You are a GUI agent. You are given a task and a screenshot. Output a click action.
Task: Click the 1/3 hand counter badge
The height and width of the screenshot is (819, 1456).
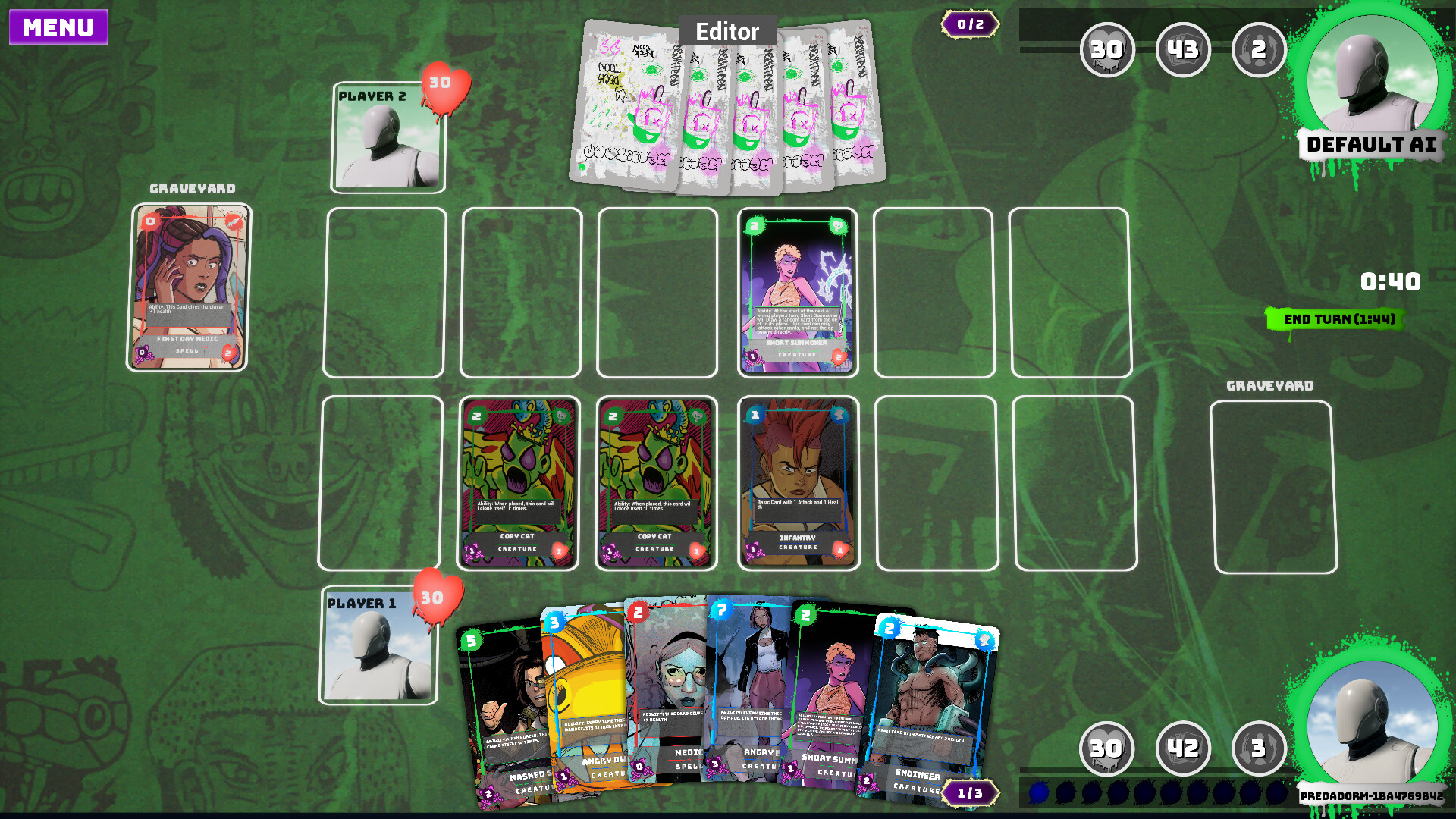point(969,791)
